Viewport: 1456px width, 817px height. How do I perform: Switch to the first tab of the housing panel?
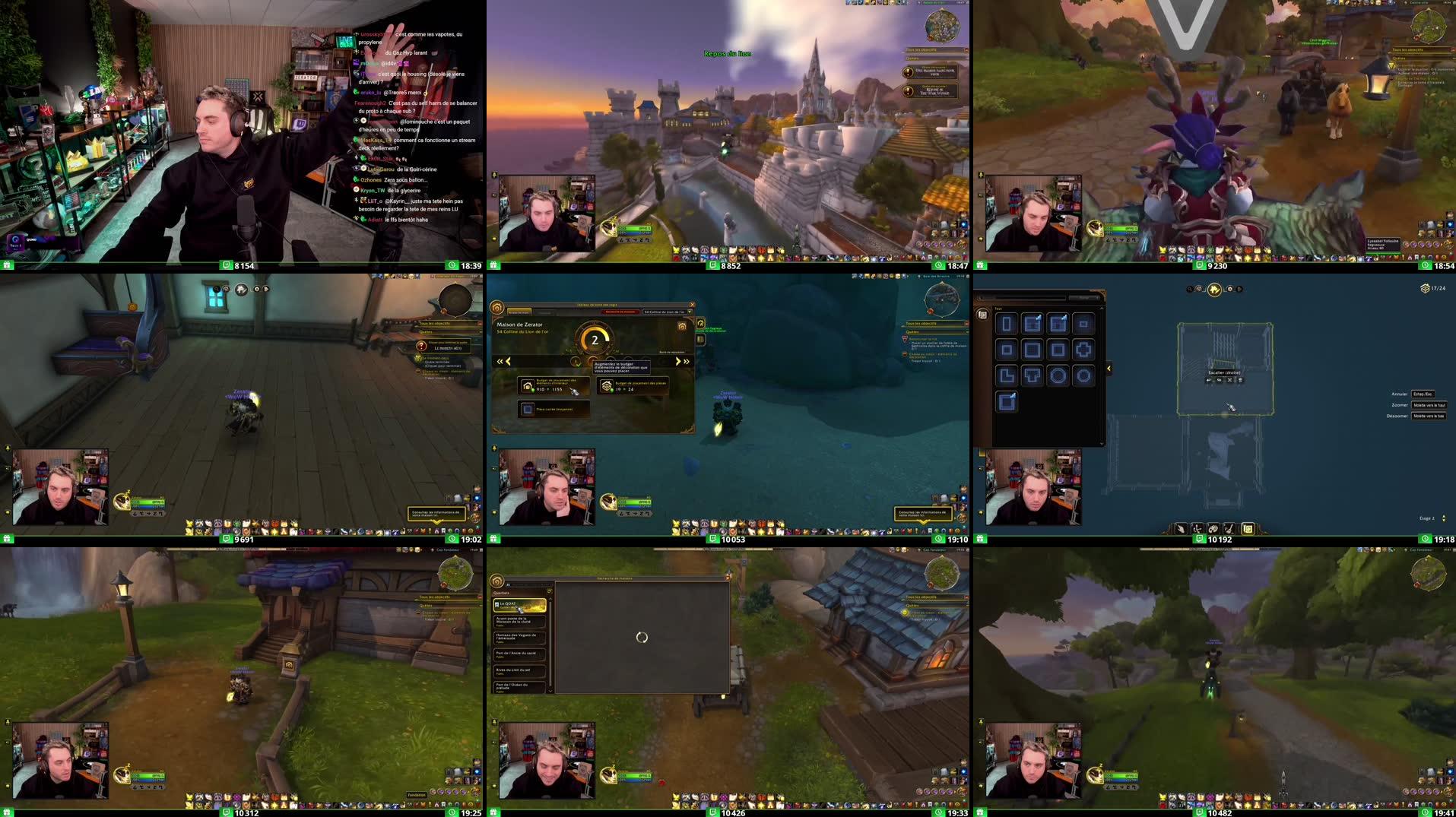coord(519,311)
